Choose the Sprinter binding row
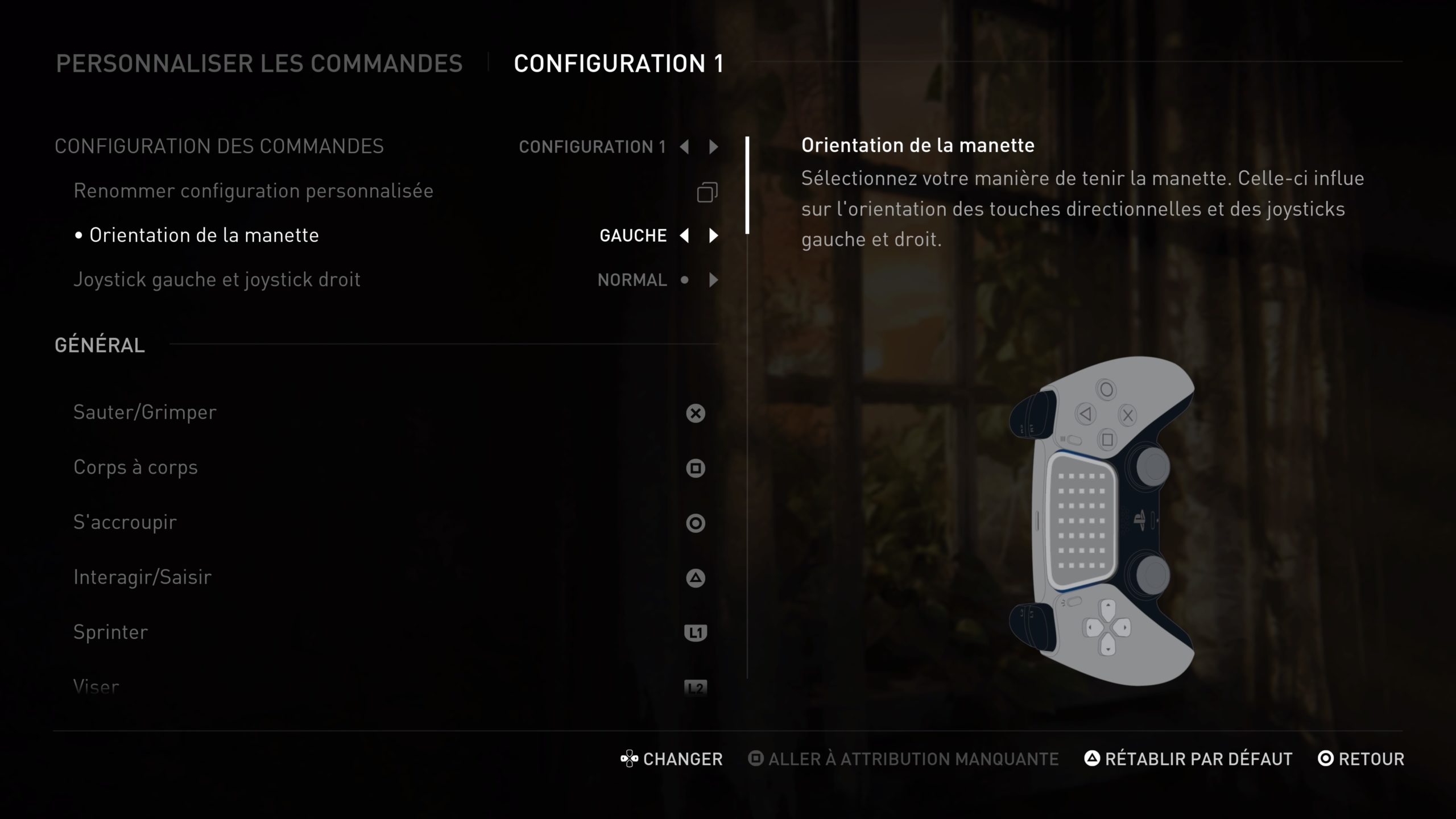 110,632
